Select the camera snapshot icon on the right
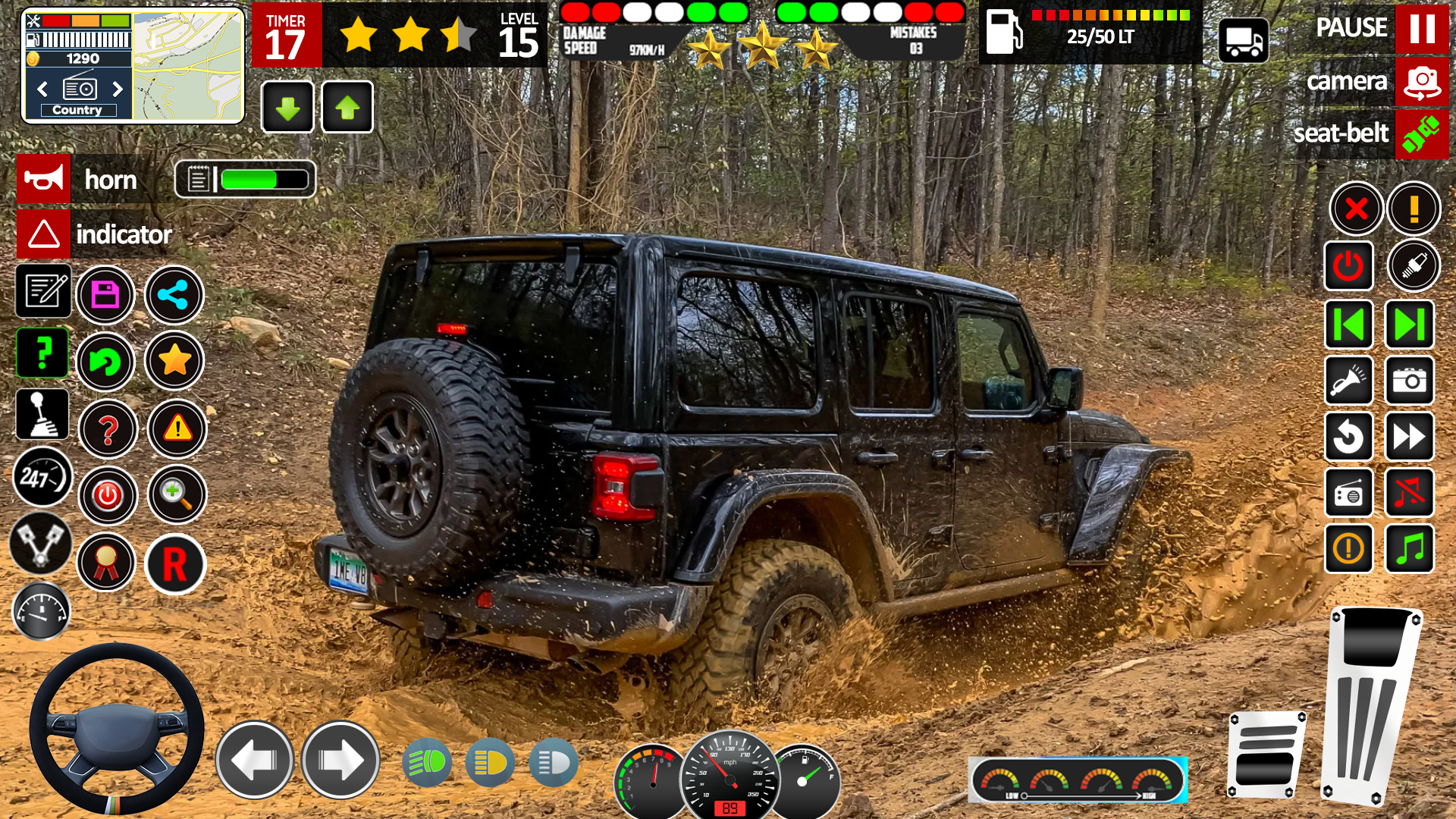 tap(1409, 381)
